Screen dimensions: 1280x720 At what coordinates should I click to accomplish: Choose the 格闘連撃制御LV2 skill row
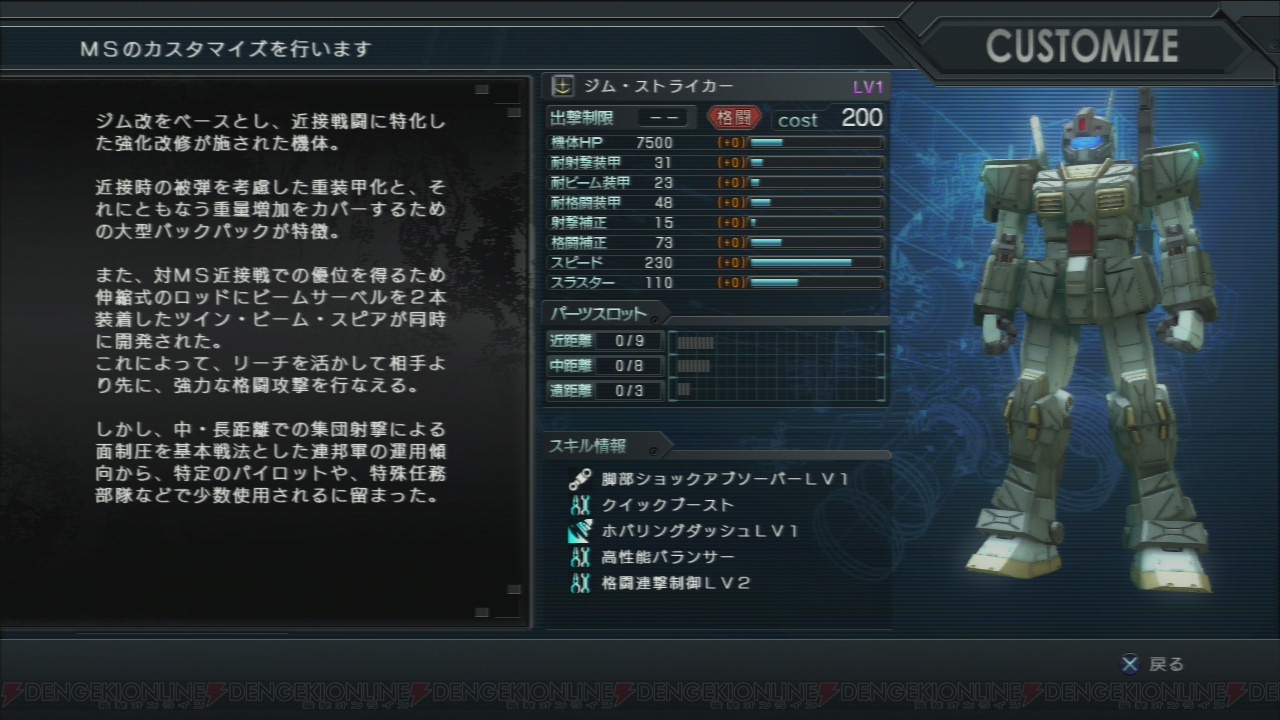[675, 583]
